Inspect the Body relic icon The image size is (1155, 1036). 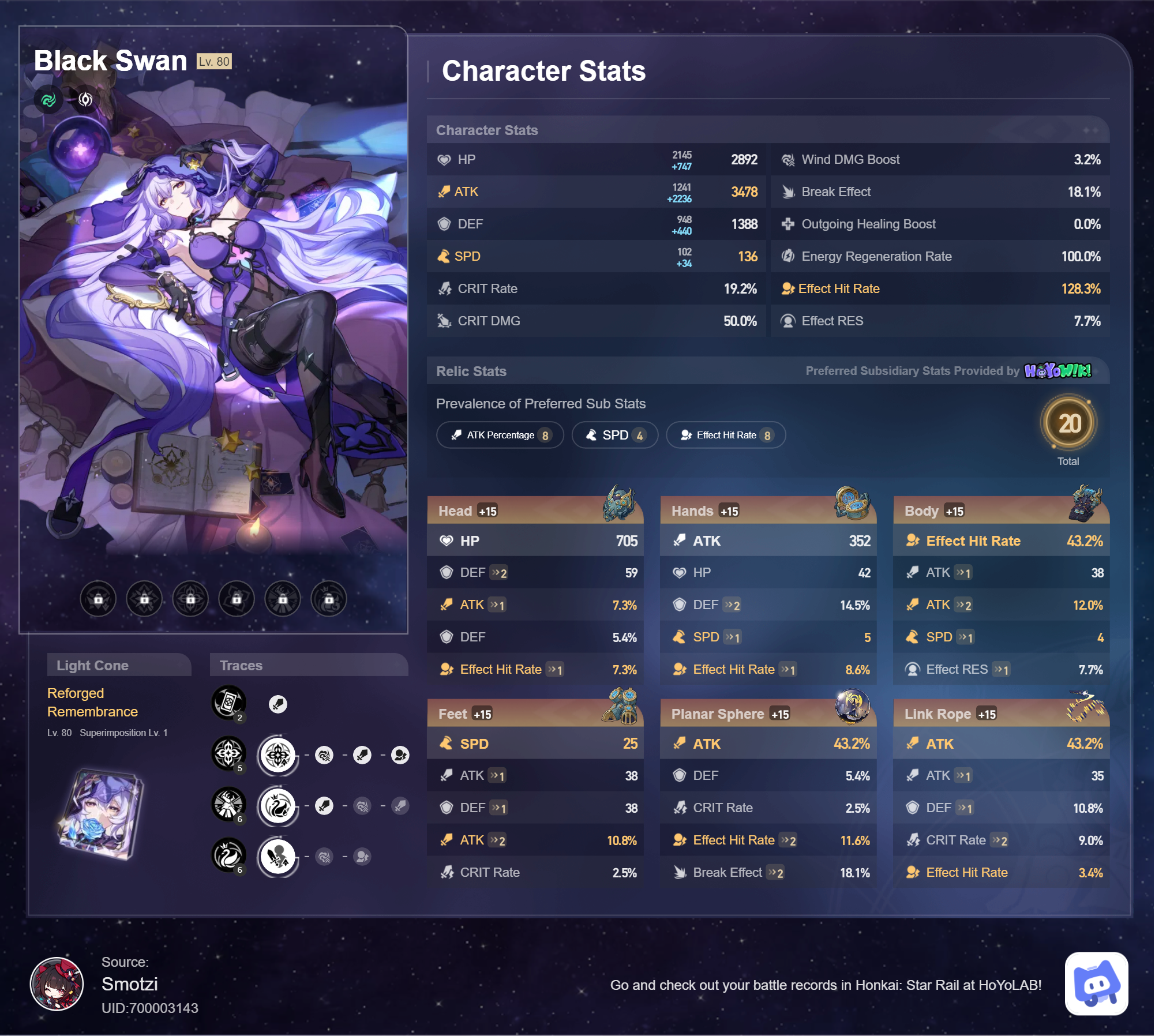click(1086, 503)
